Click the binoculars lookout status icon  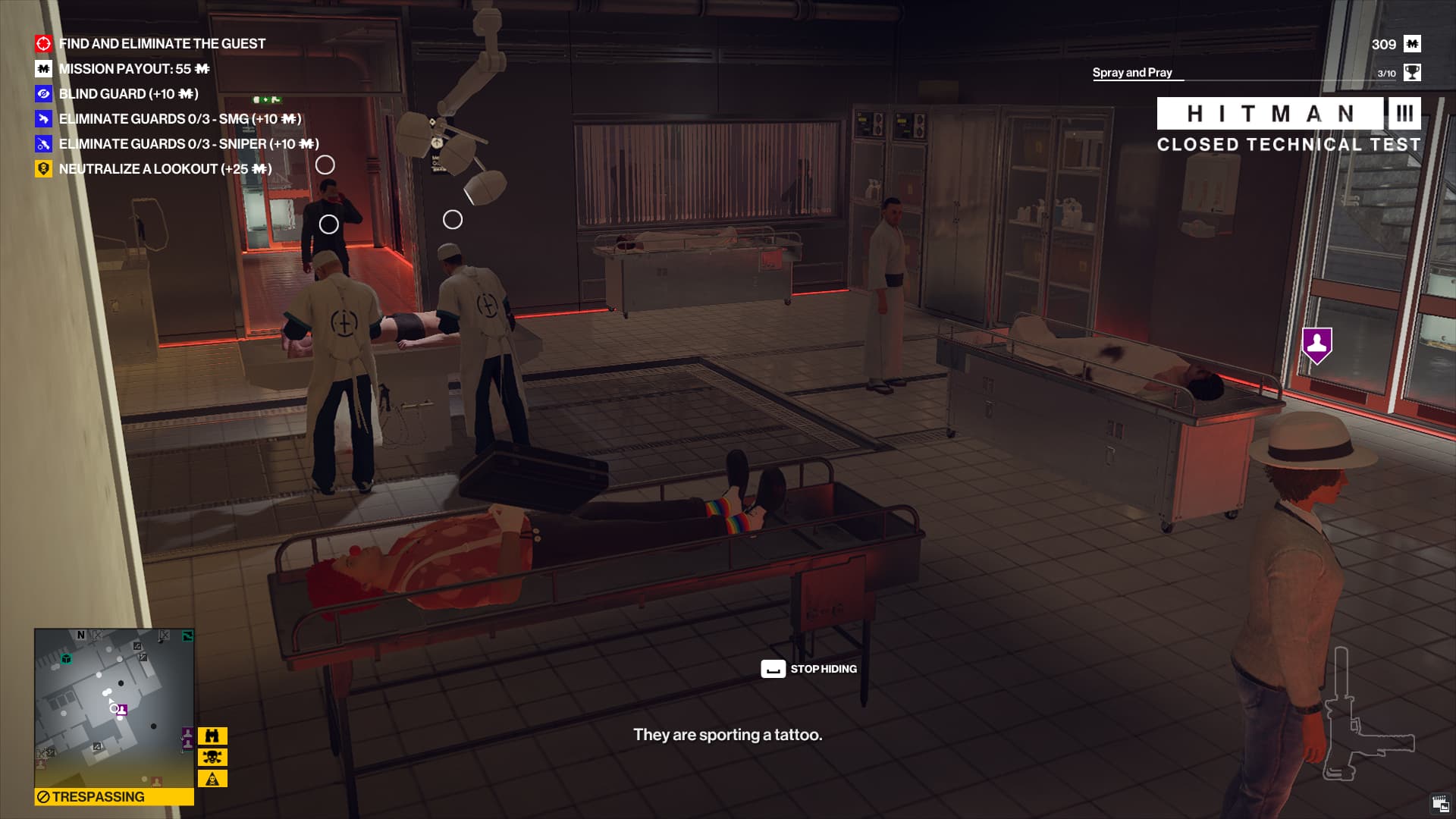tap(212, 736)
